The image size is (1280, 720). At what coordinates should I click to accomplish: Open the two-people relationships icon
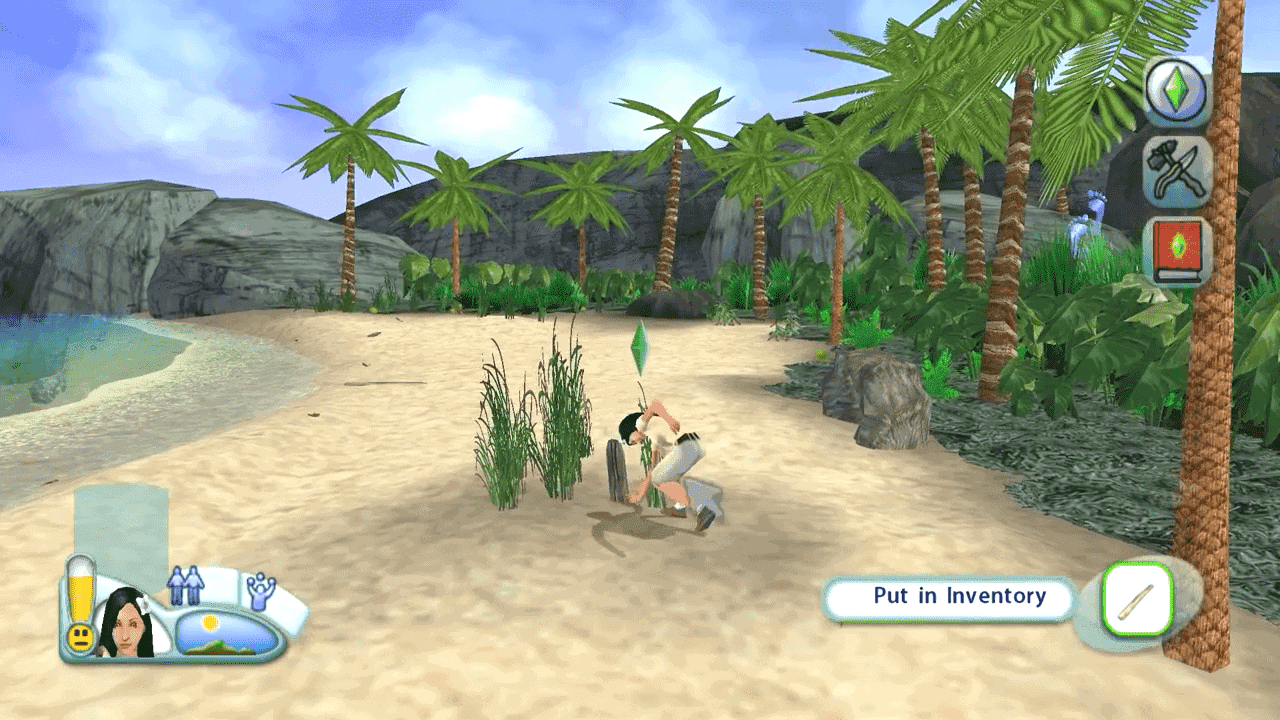tap(185, 585)
